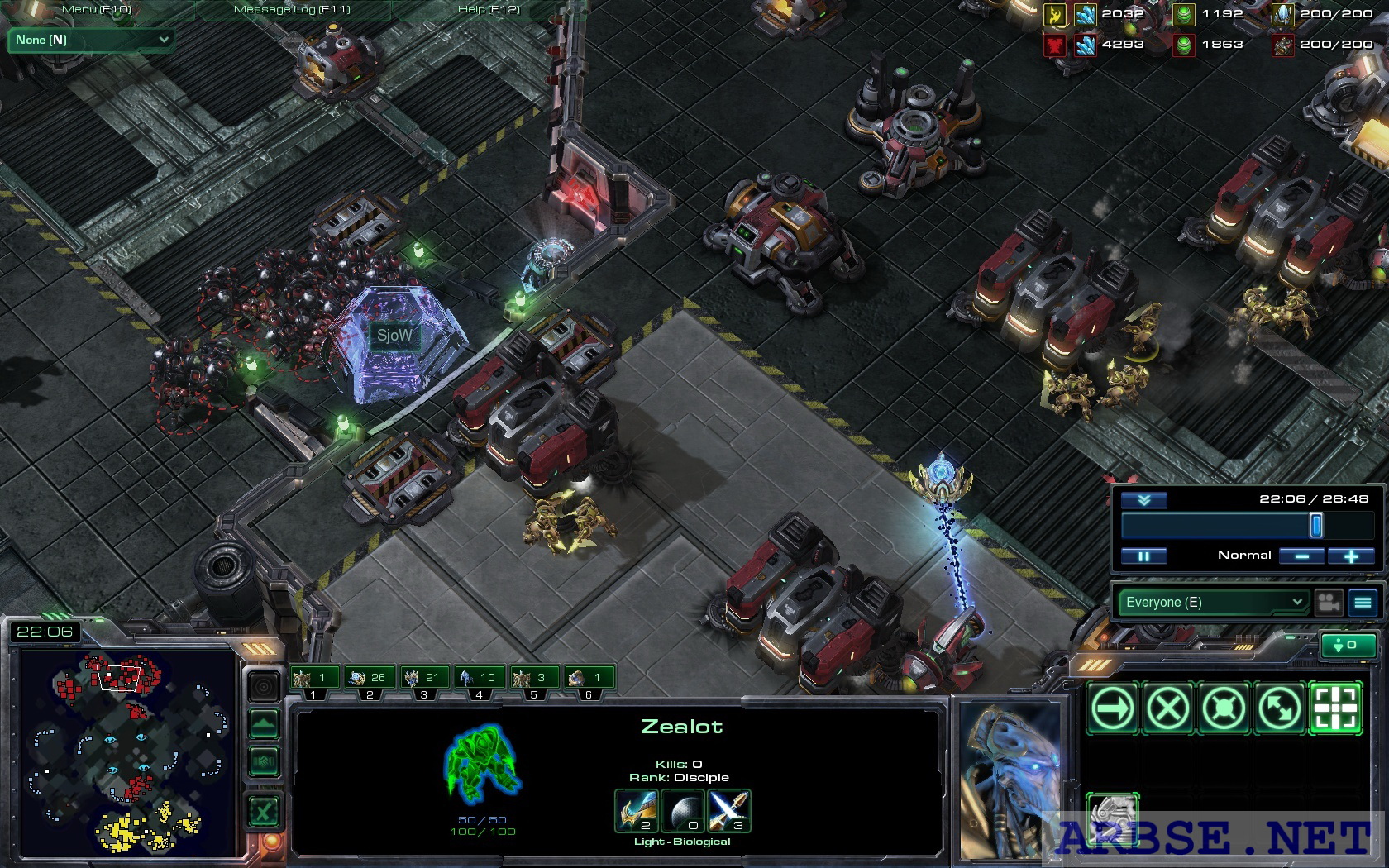Select the Patrol command icon

coord(1279,708)
